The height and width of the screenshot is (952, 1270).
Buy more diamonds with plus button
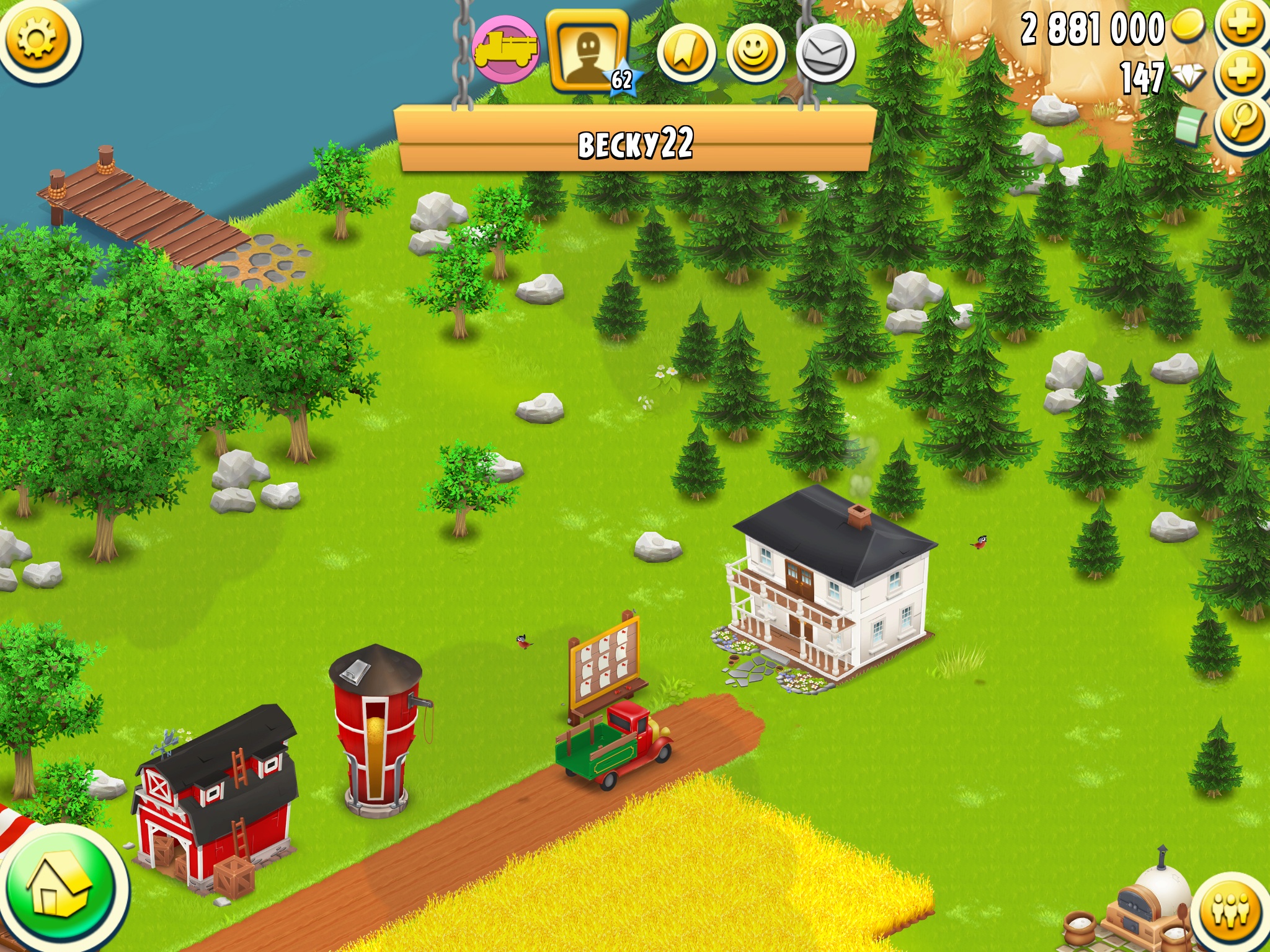click(x=1241, y=73)
